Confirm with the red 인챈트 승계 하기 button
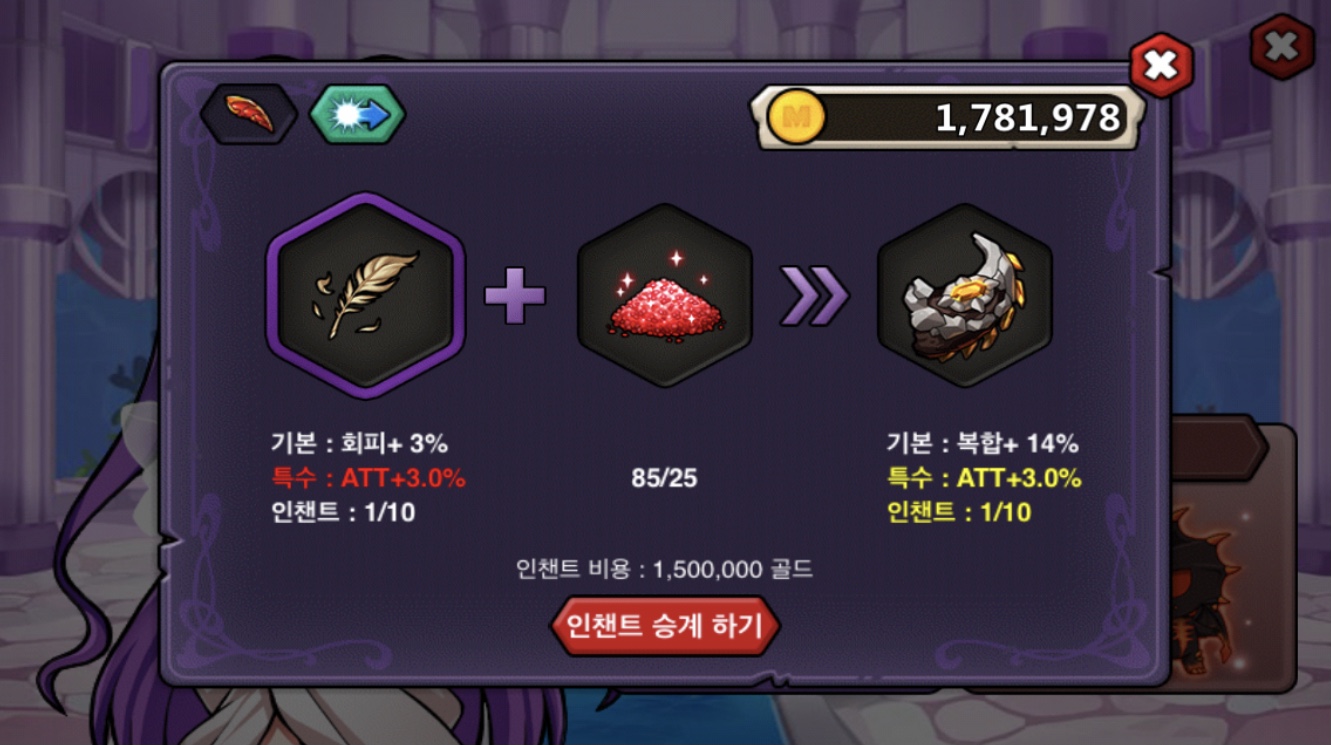 [x=665, y=626]
